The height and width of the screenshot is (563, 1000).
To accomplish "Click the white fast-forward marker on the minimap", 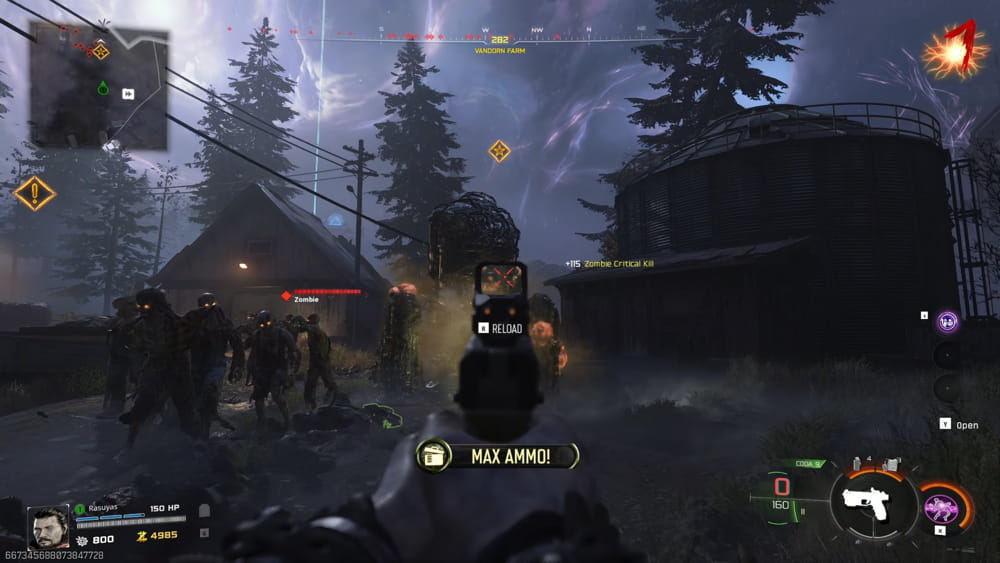I will 128,94.
